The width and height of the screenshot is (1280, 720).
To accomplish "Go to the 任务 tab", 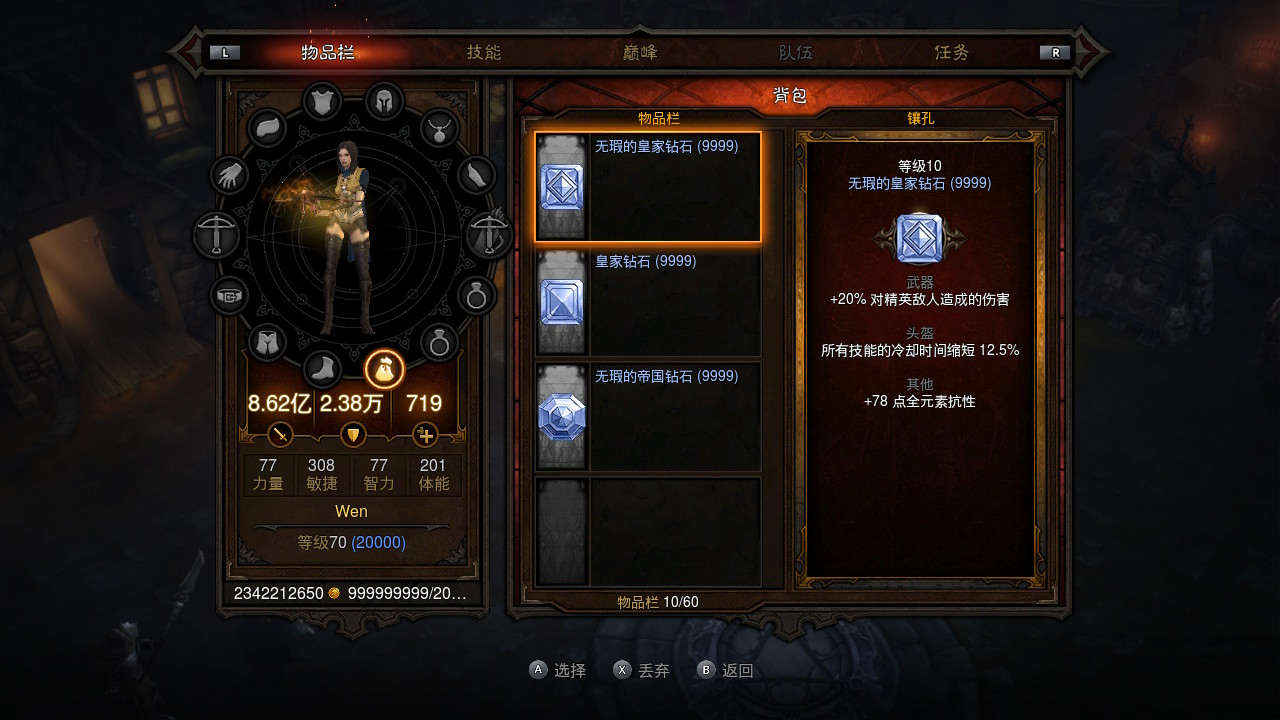I will [951, 52].
